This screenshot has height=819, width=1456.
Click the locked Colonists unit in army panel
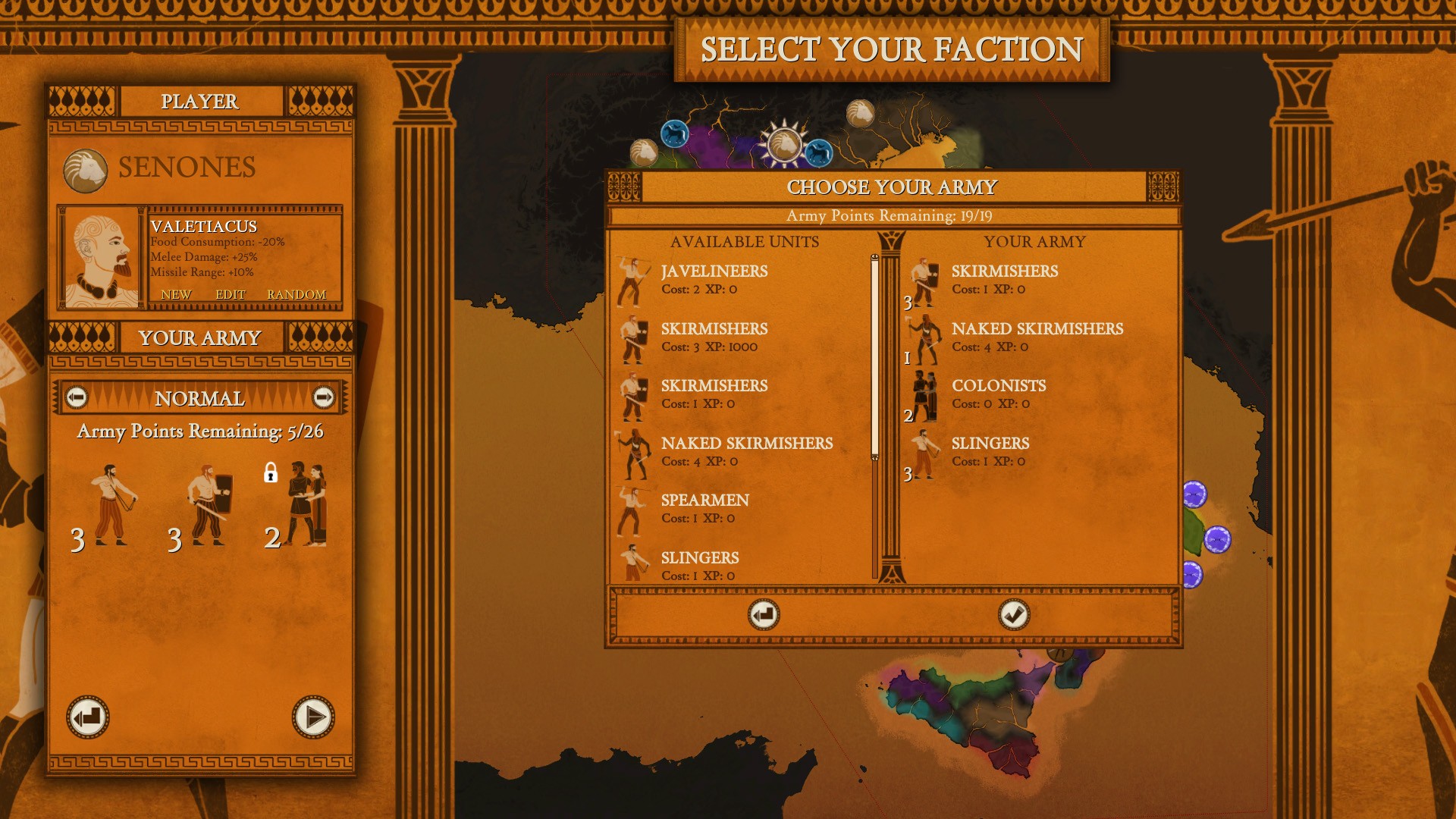point(303,504)
